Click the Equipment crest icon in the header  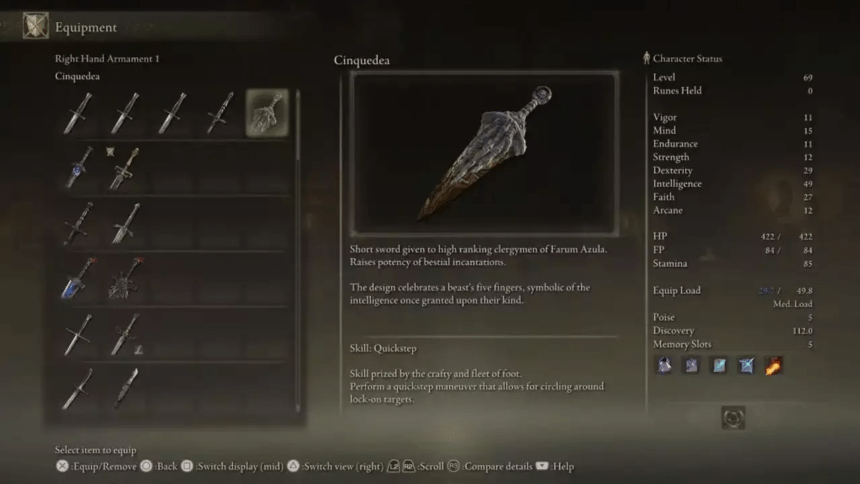(x=36, y=26)
